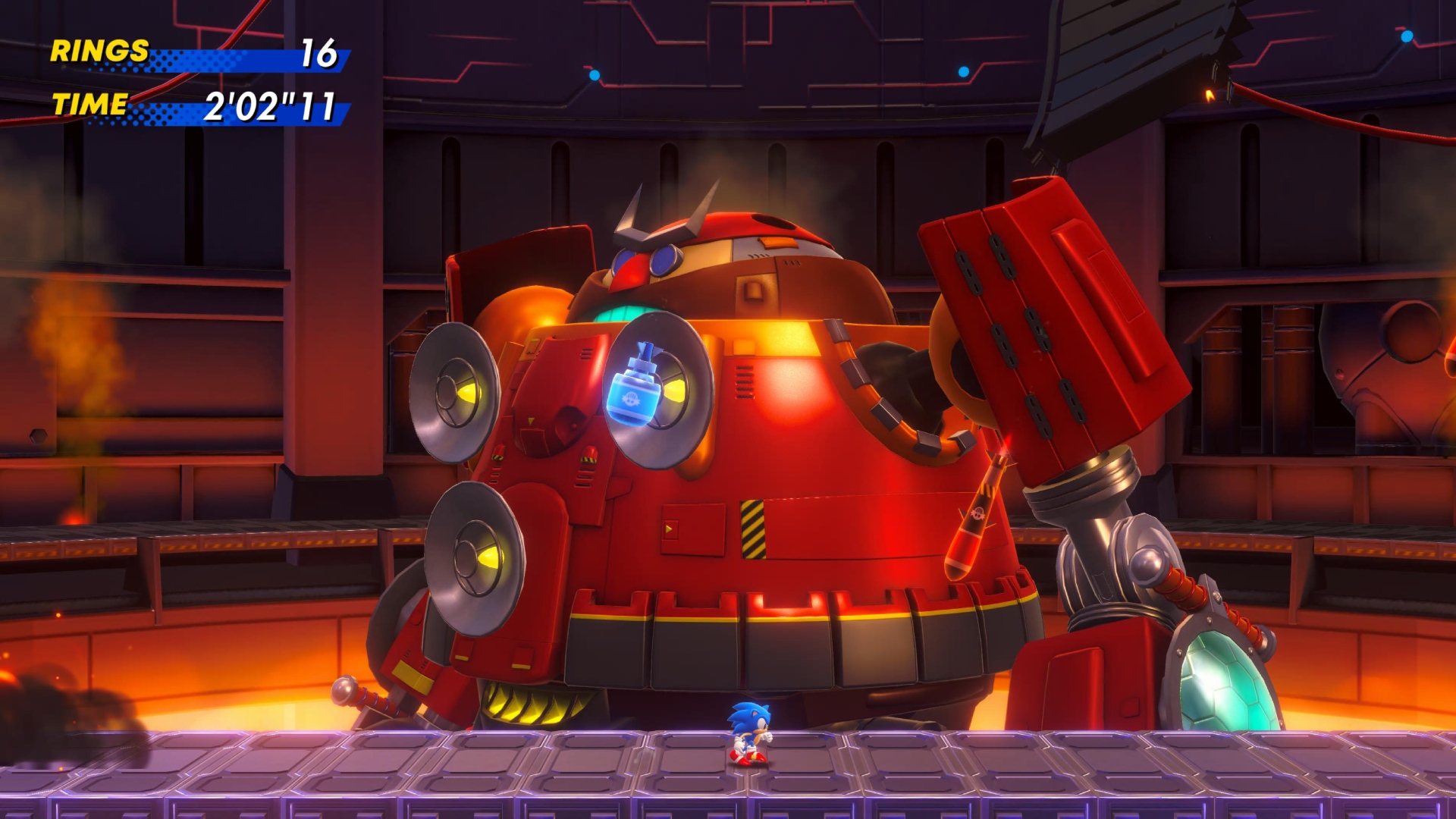Click the TIME display reading 2'02"11
The height and width of the screenshot is (819, 1456).
click(x=270, y=106)
